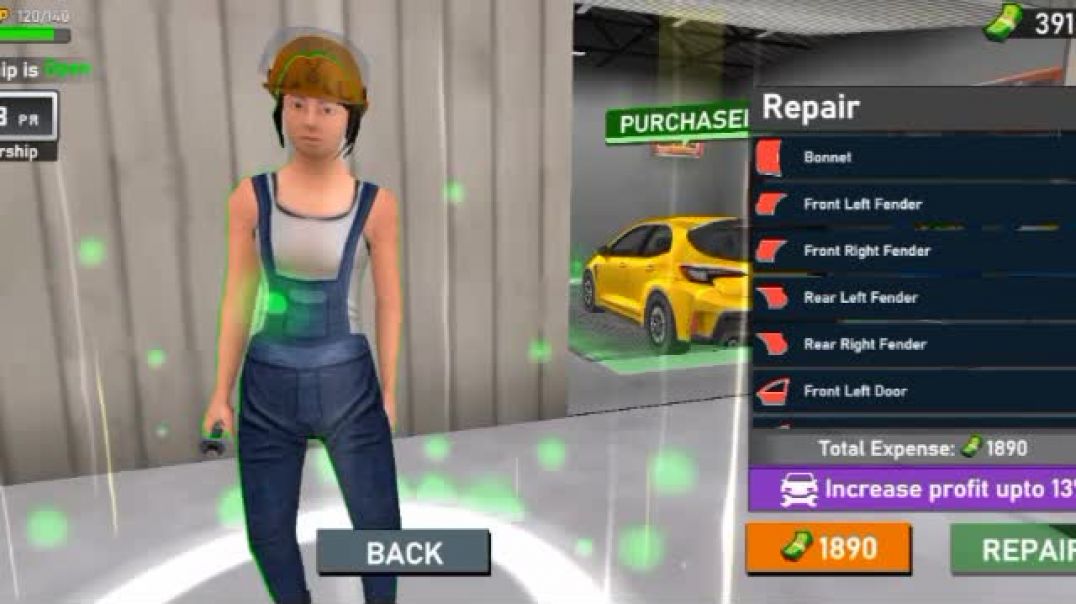Tap the purple Increase profit banner
This screenshot has width=1076, height=604.
pyautogui.click(x=912, y=490)
